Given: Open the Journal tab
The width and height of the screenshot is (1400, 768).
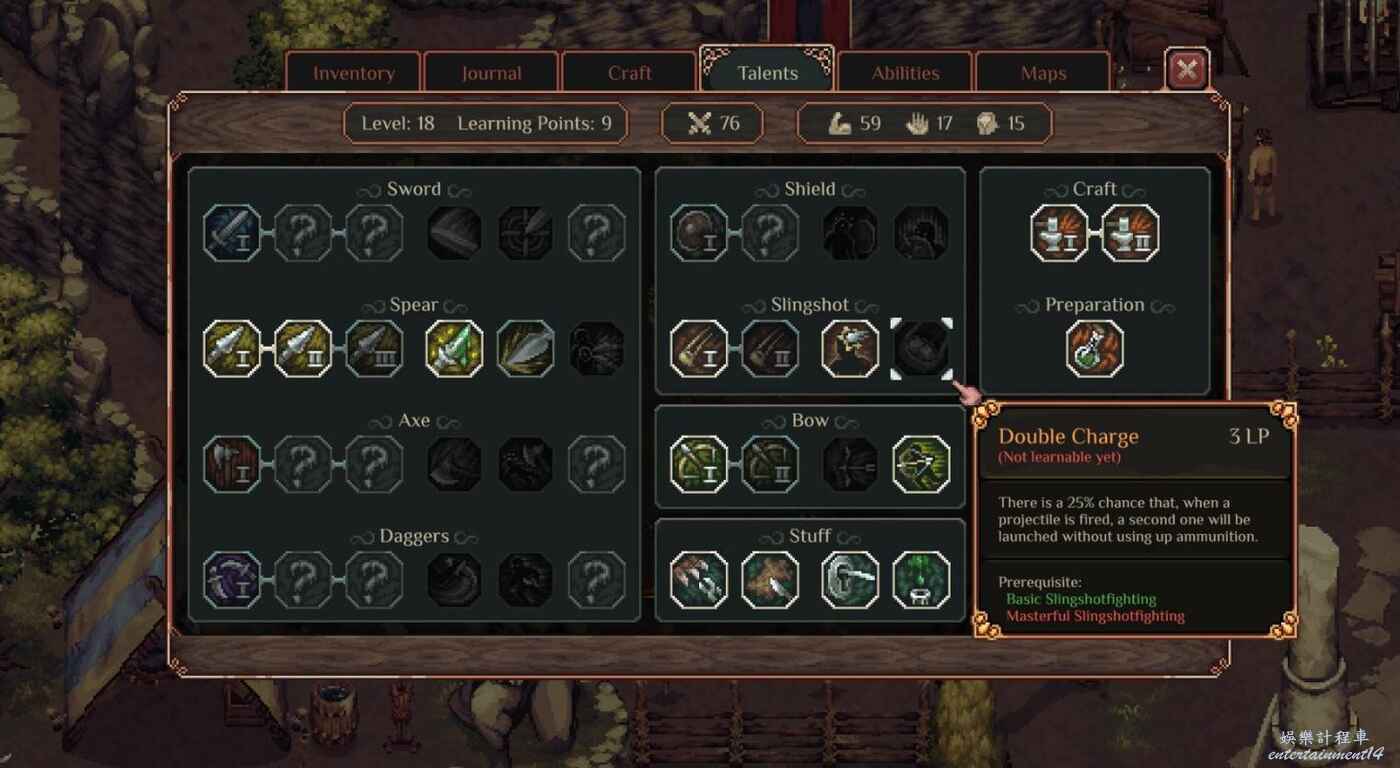Looking at the screenshot, I should click(491, 73).
